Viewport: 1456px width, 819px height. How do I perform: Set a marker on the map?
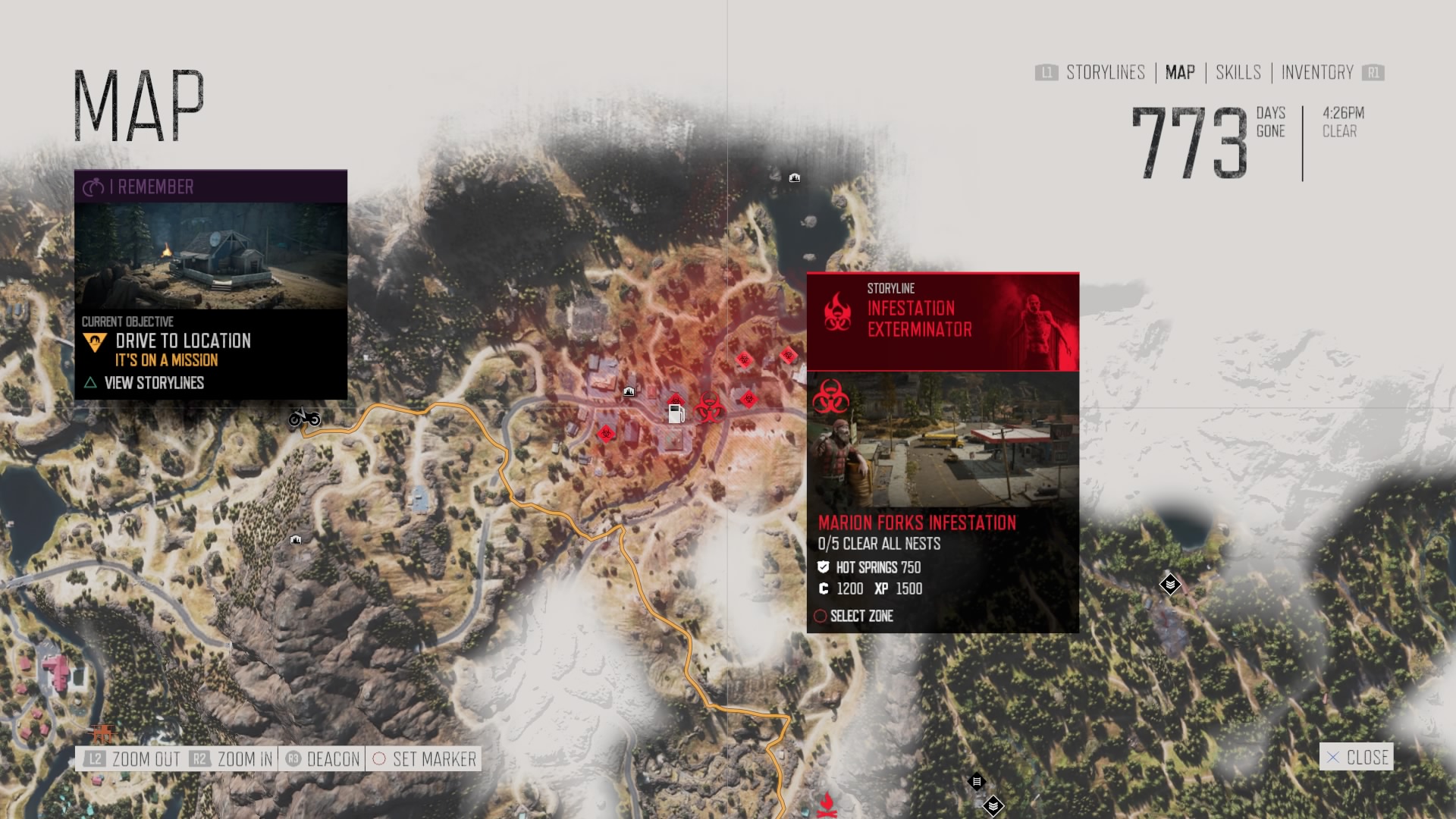[x=425, y=759]
